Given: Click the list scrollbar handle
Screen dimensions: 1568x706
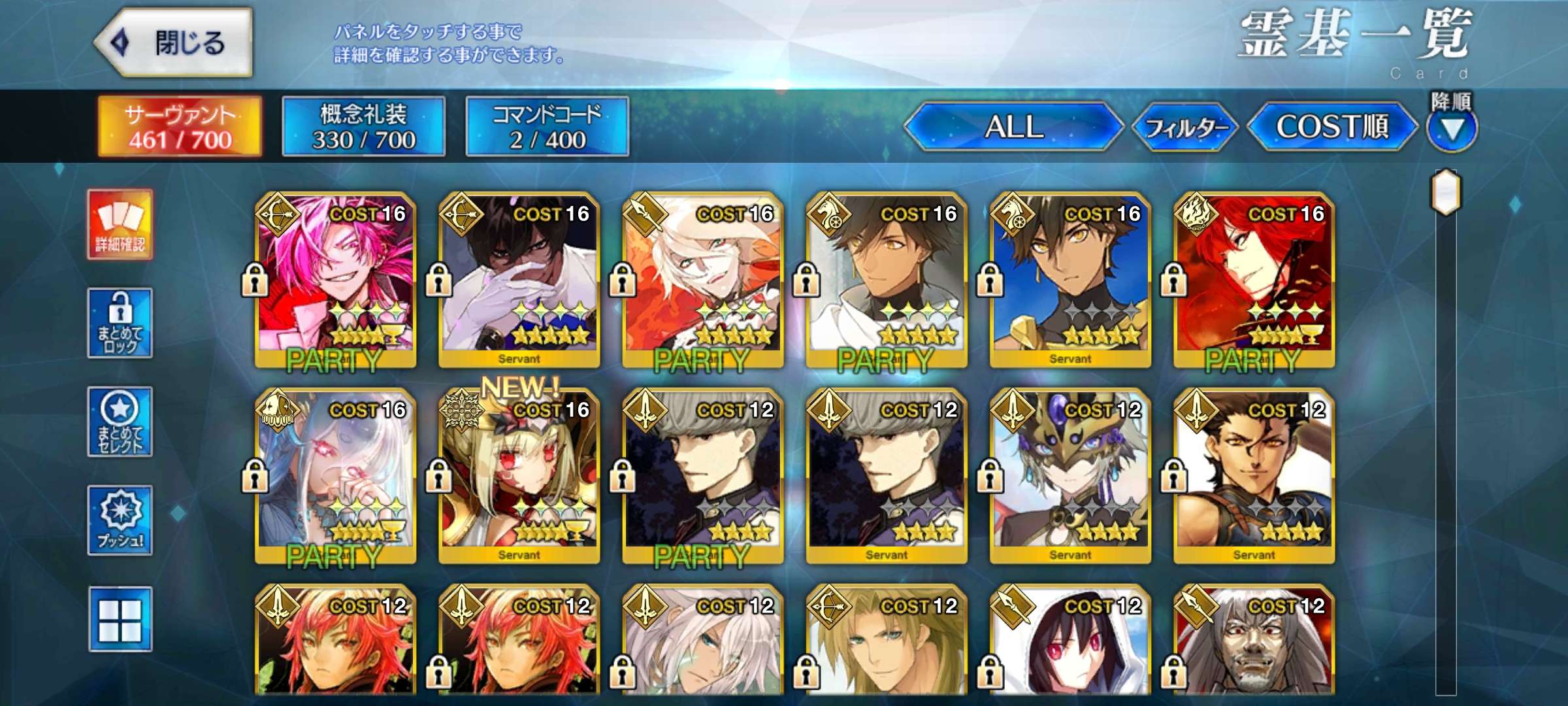Looking at the screenshot, I should pos(1446,192).
